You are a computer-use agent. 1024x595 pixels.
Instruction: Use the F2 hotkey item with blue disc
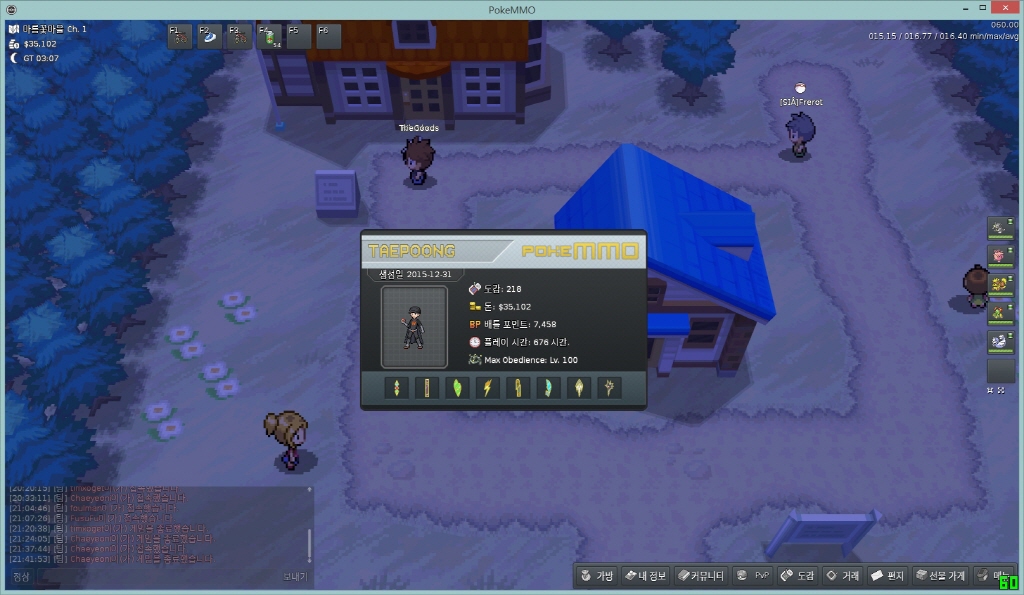click(x=210, y=37)
